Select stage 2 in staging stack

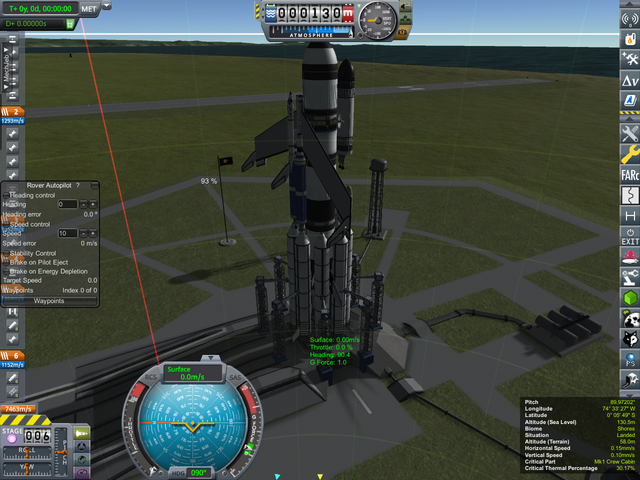[x=14, y=112]
